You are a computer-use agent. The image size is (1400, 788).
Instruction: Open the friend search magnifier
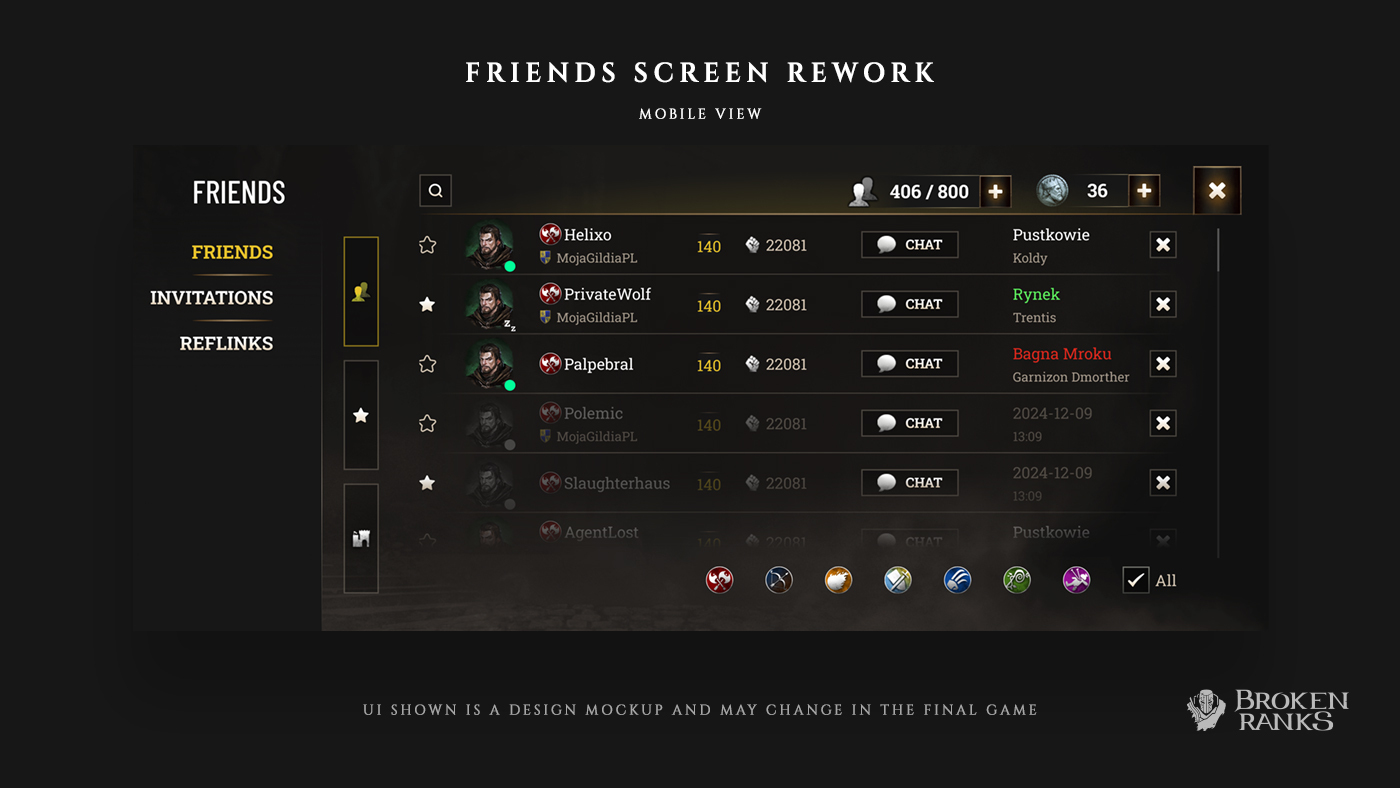[436, 190]
